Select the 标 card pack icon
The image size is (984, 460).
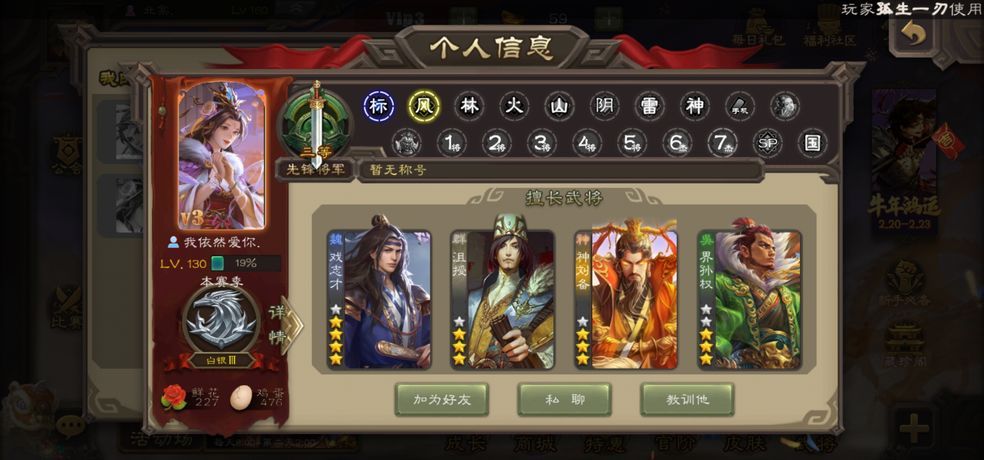(379, 106)
